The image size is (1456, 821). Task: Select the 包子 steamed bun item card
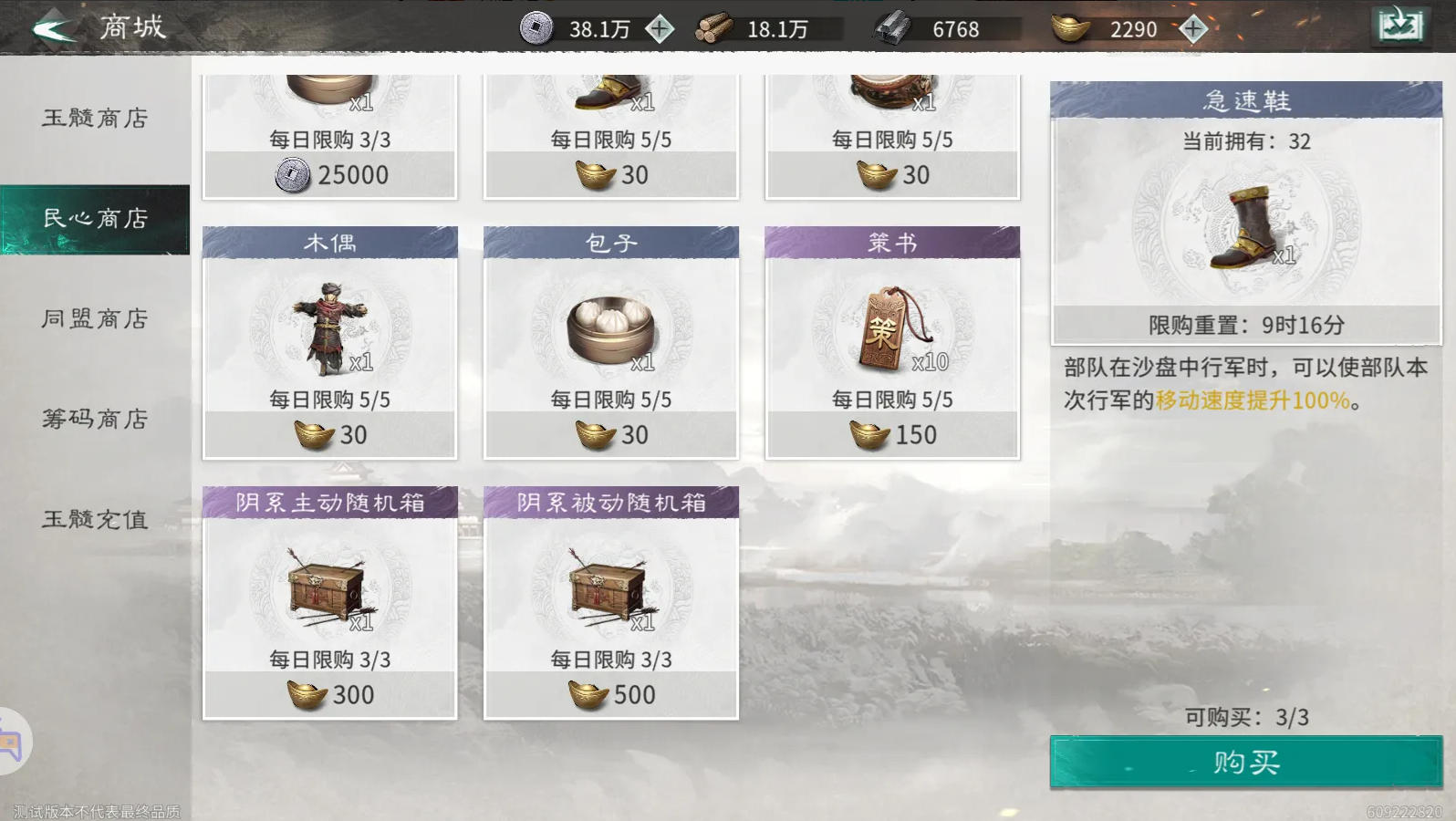point(611,342)
